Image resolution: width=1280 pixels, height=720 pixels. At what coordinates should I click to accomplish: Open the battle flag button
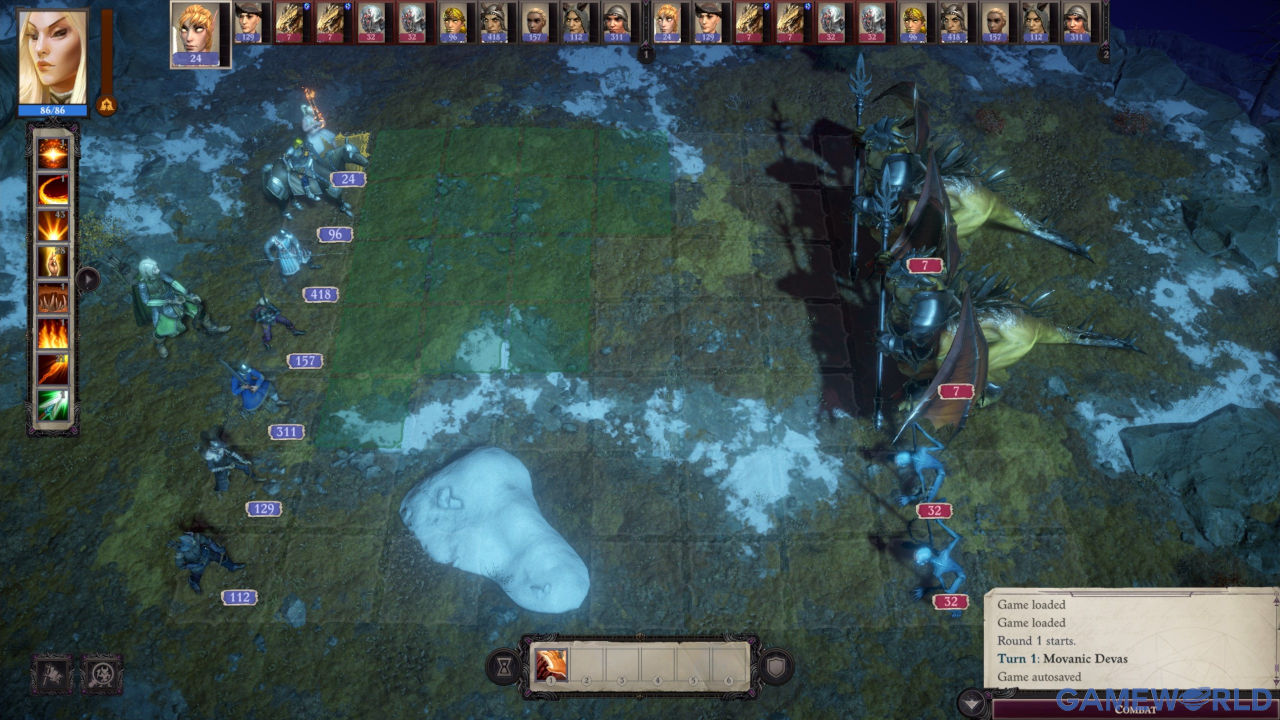click(x=52, y=675)
